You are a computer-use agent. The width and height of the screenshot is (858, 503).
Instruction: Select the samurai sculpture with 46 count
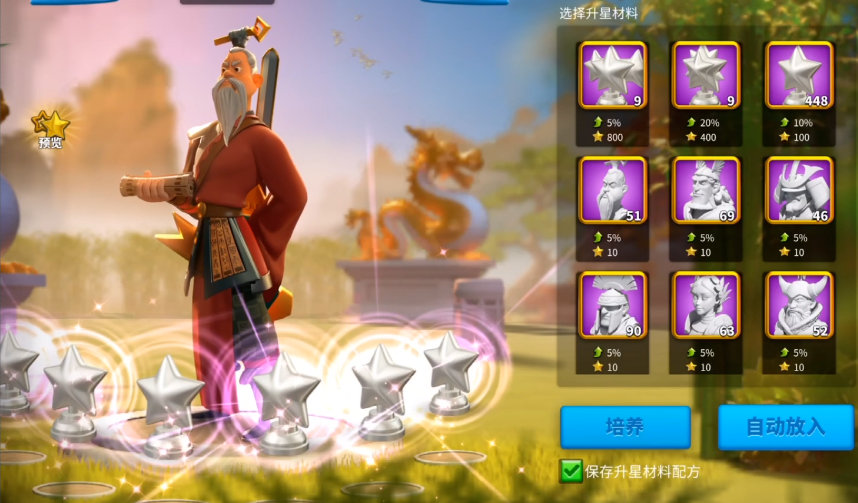click(798, 190)
